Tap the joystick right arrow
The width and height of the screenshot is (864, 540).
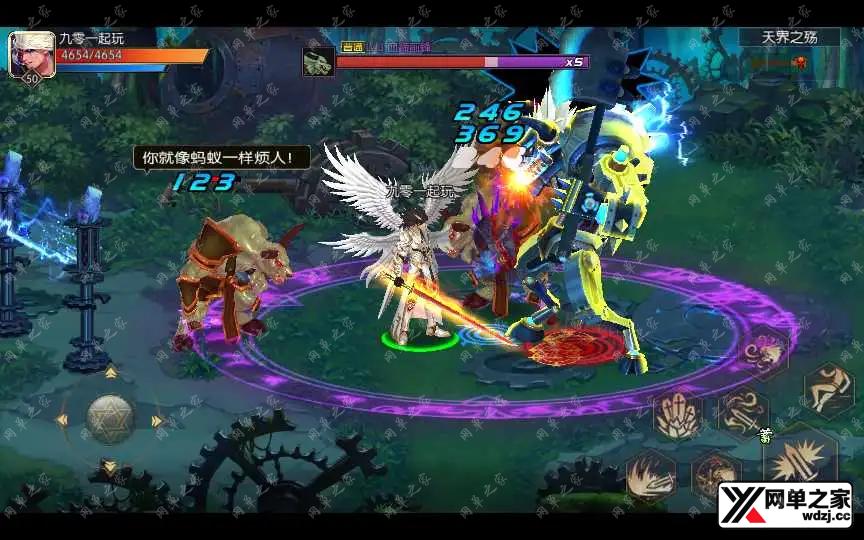[158, 420]
